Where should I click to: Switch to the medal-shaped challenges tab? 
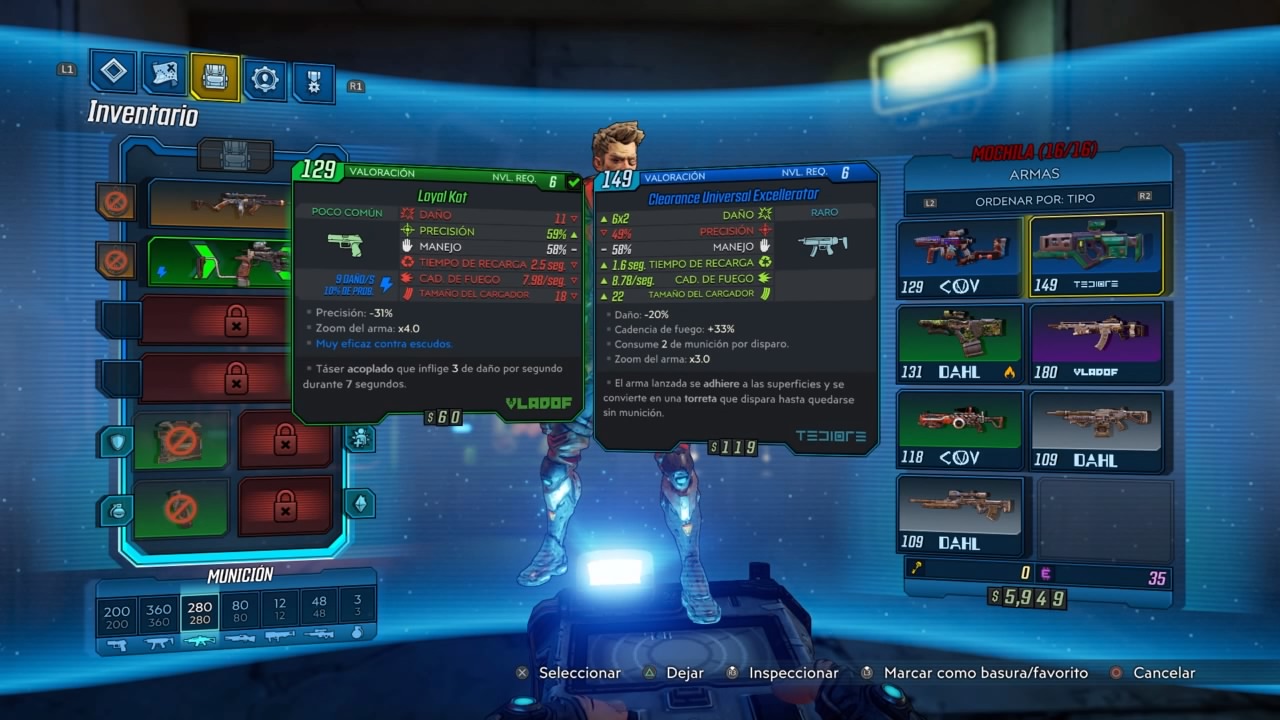314,82
